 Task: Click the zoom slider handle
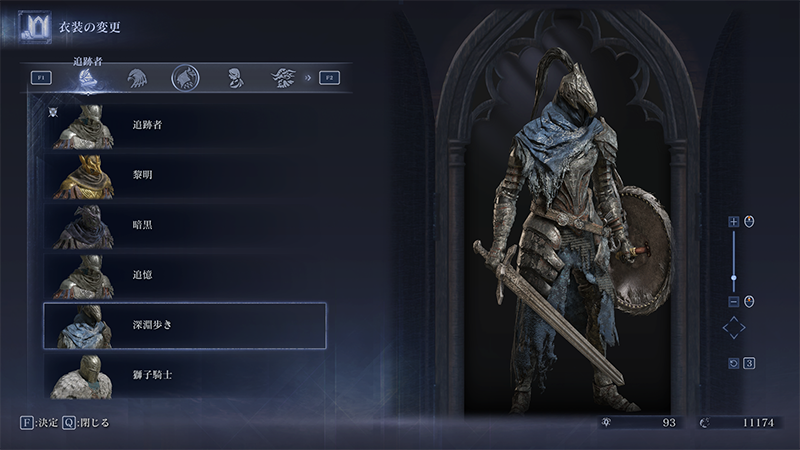click(734, 277)
